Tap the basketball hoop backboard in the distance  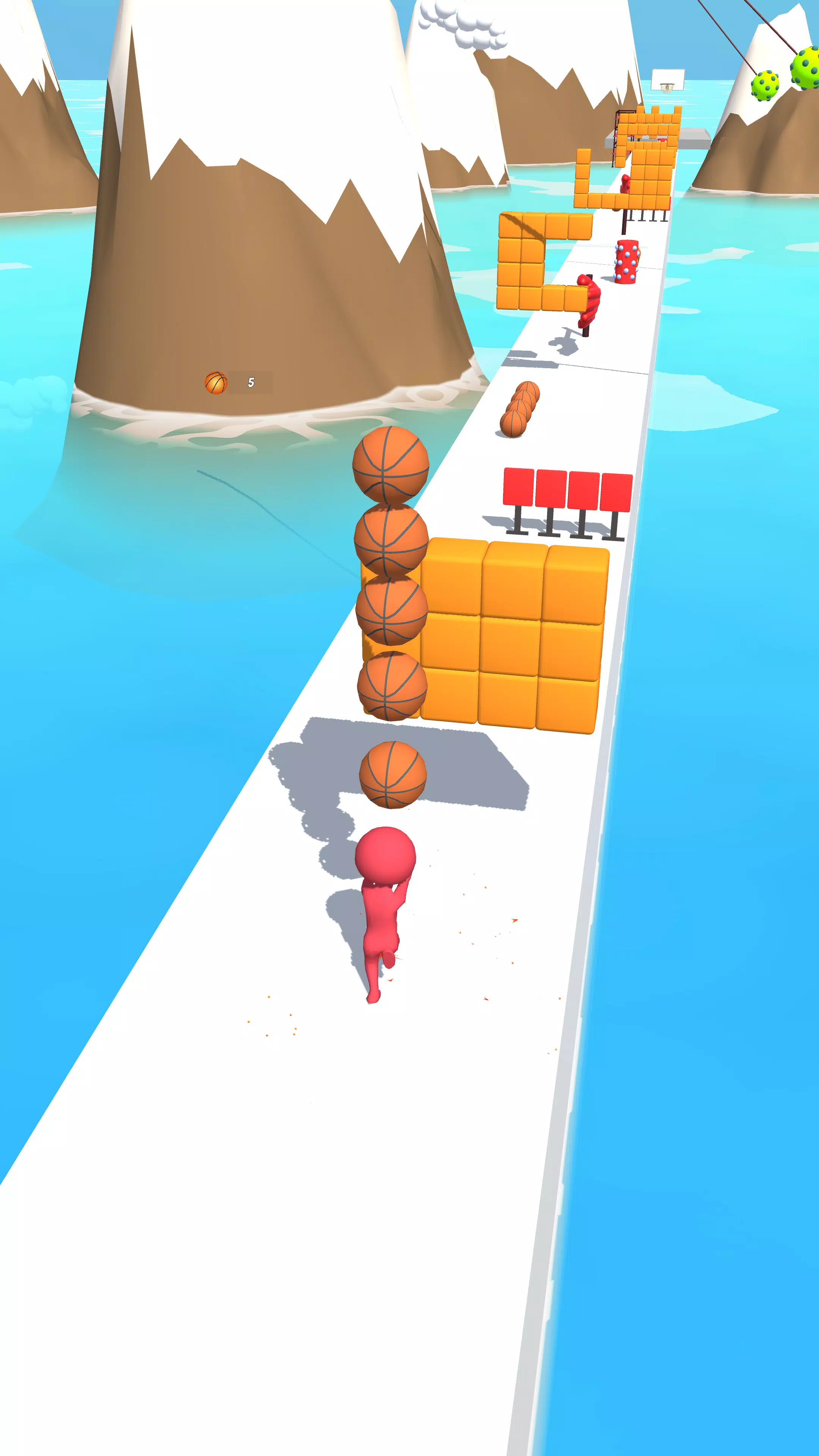click(668, 76)
